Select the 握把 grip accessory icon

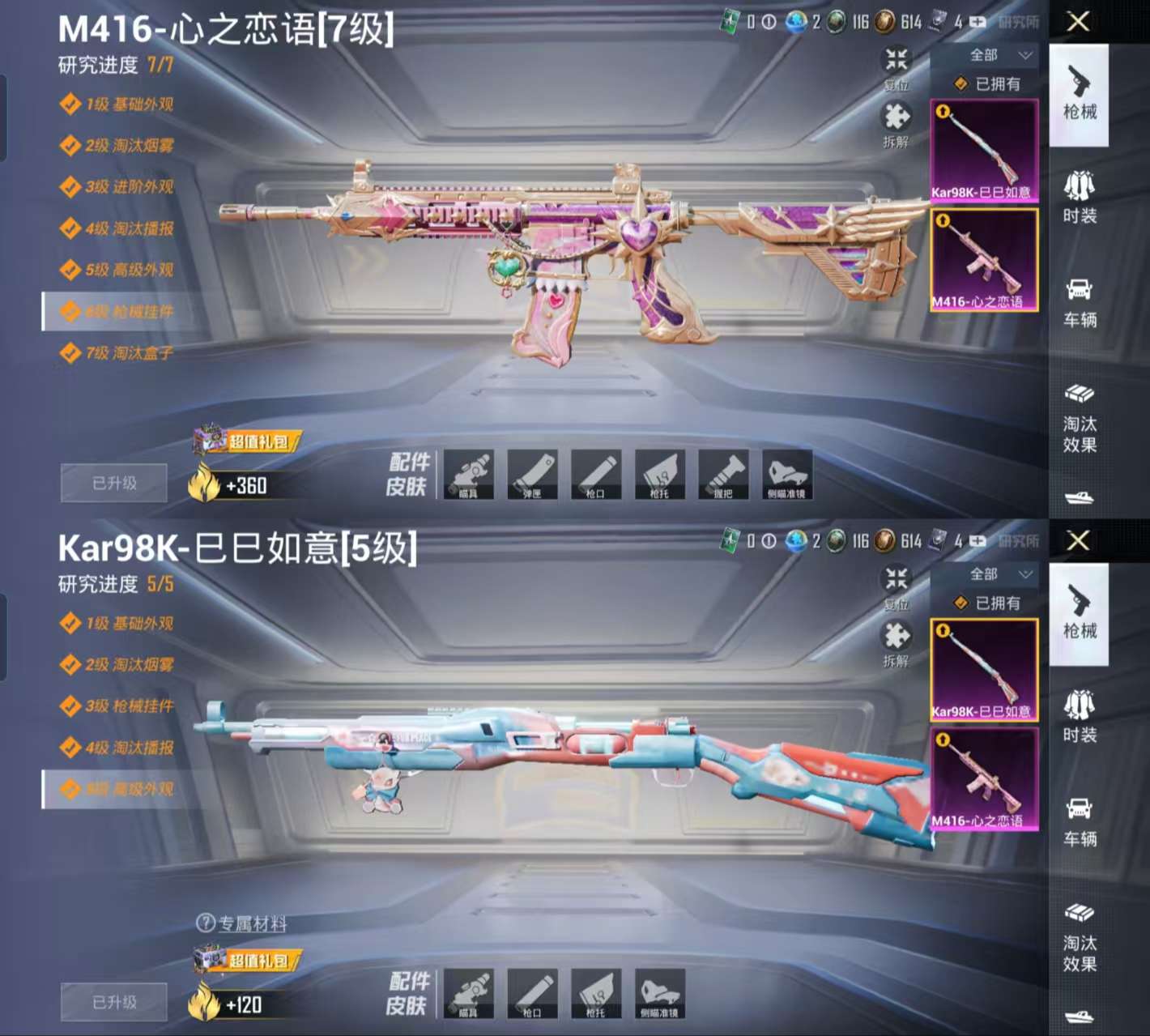coord(725,476)
